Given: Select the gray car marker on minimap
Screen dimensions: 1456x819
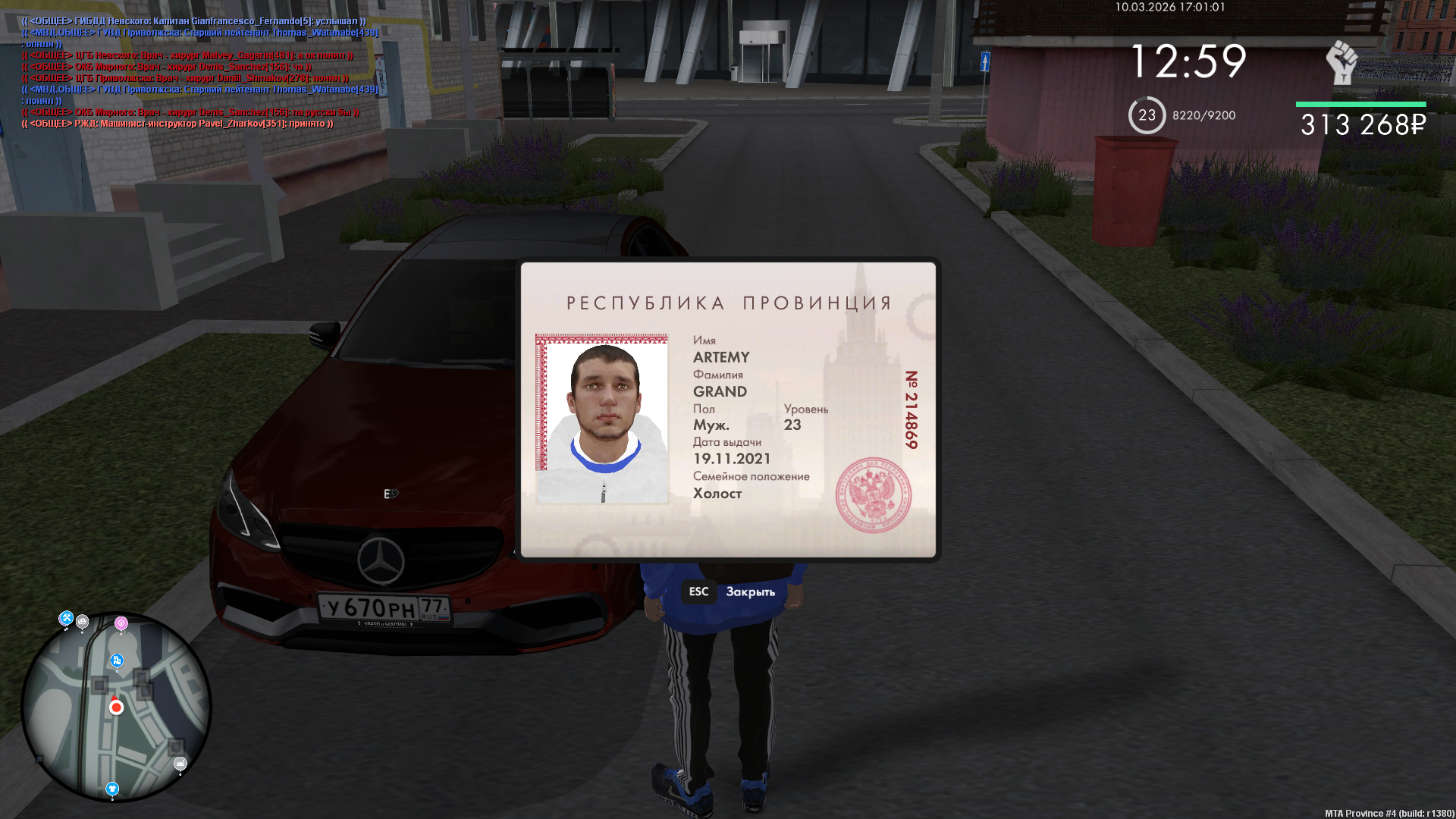Looking at the screenshot, I should coord(83,622).
